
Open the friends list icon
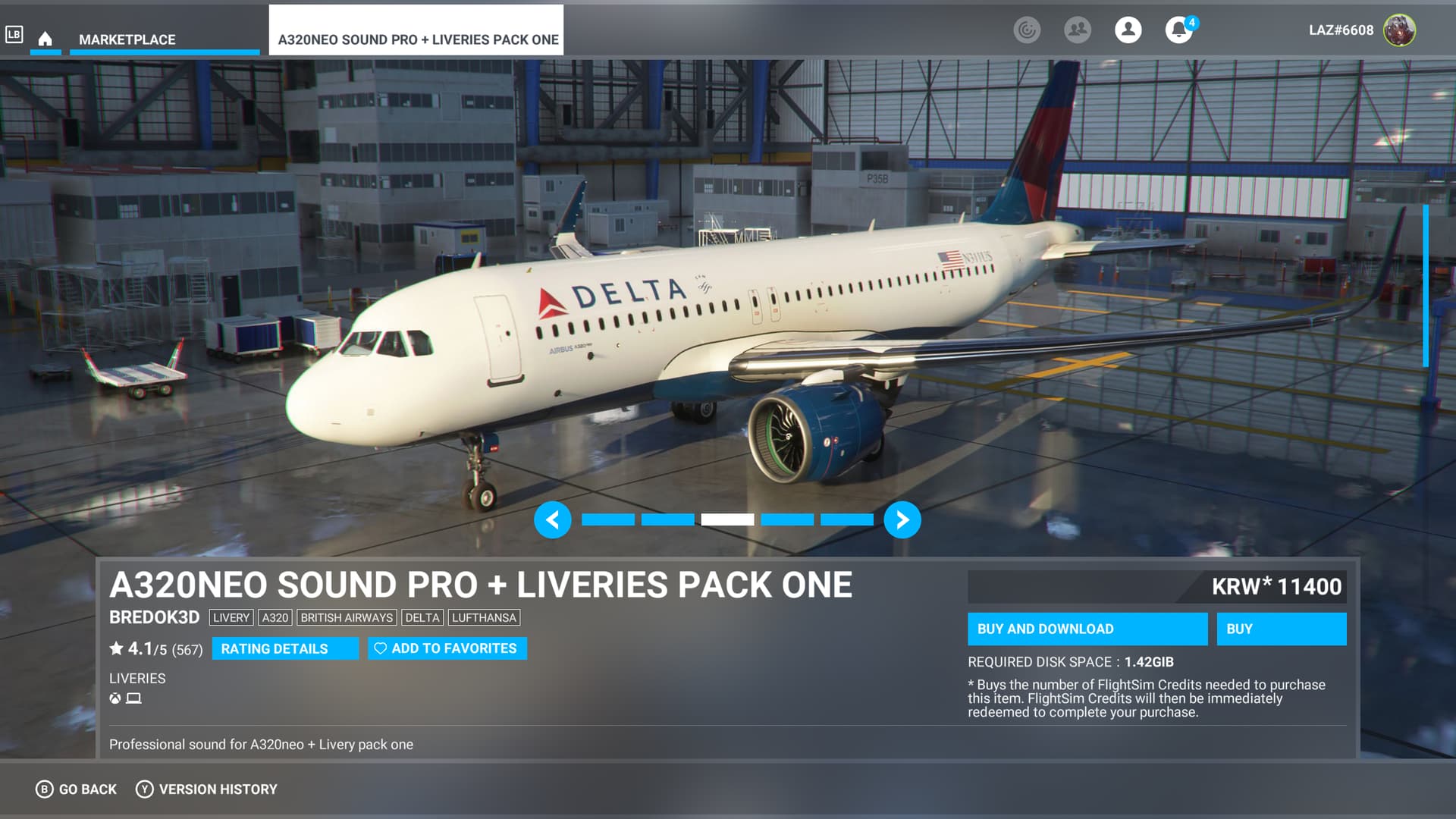(1078, 30)
